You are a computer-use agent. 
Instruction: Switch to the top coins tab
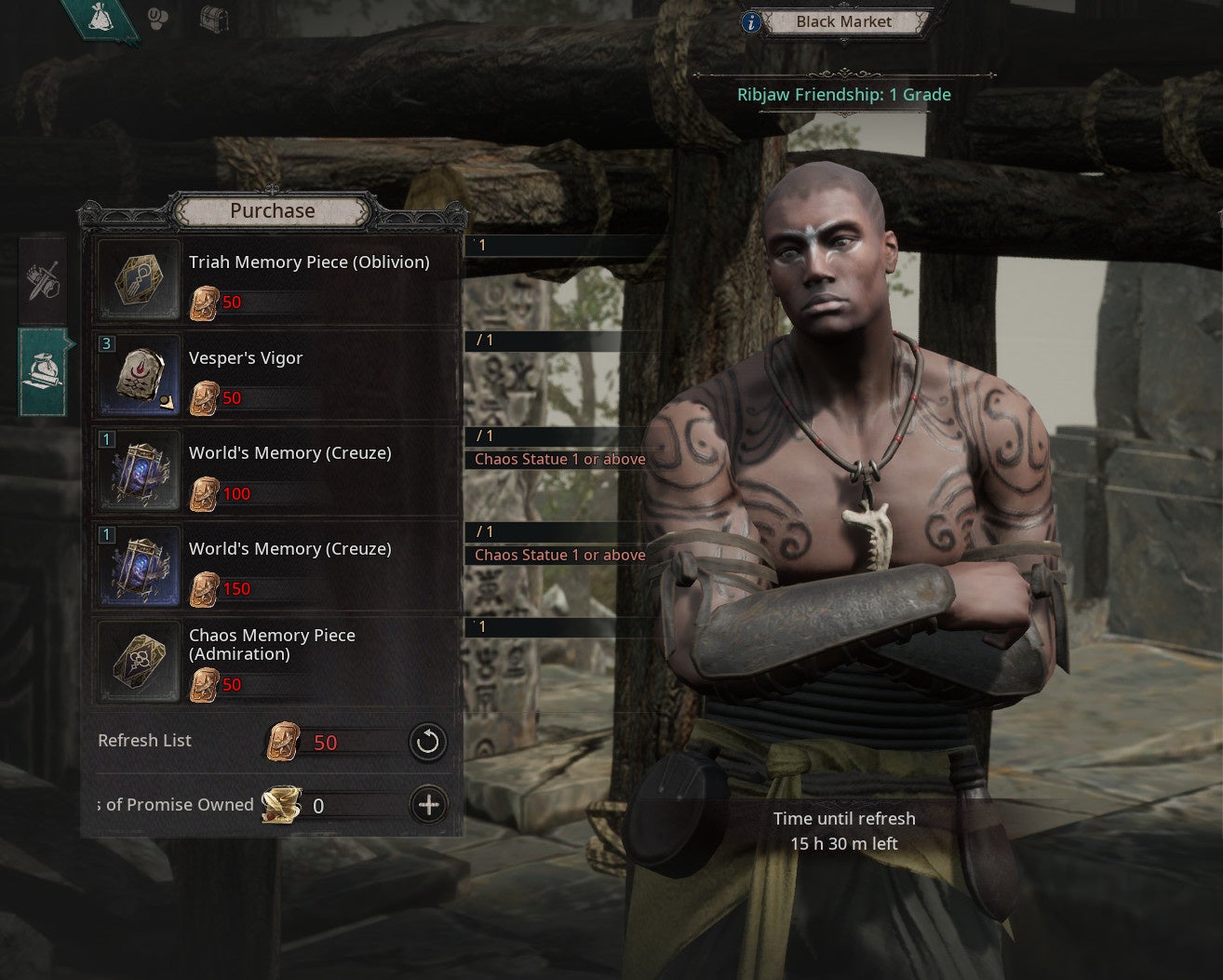pos(159,20)
